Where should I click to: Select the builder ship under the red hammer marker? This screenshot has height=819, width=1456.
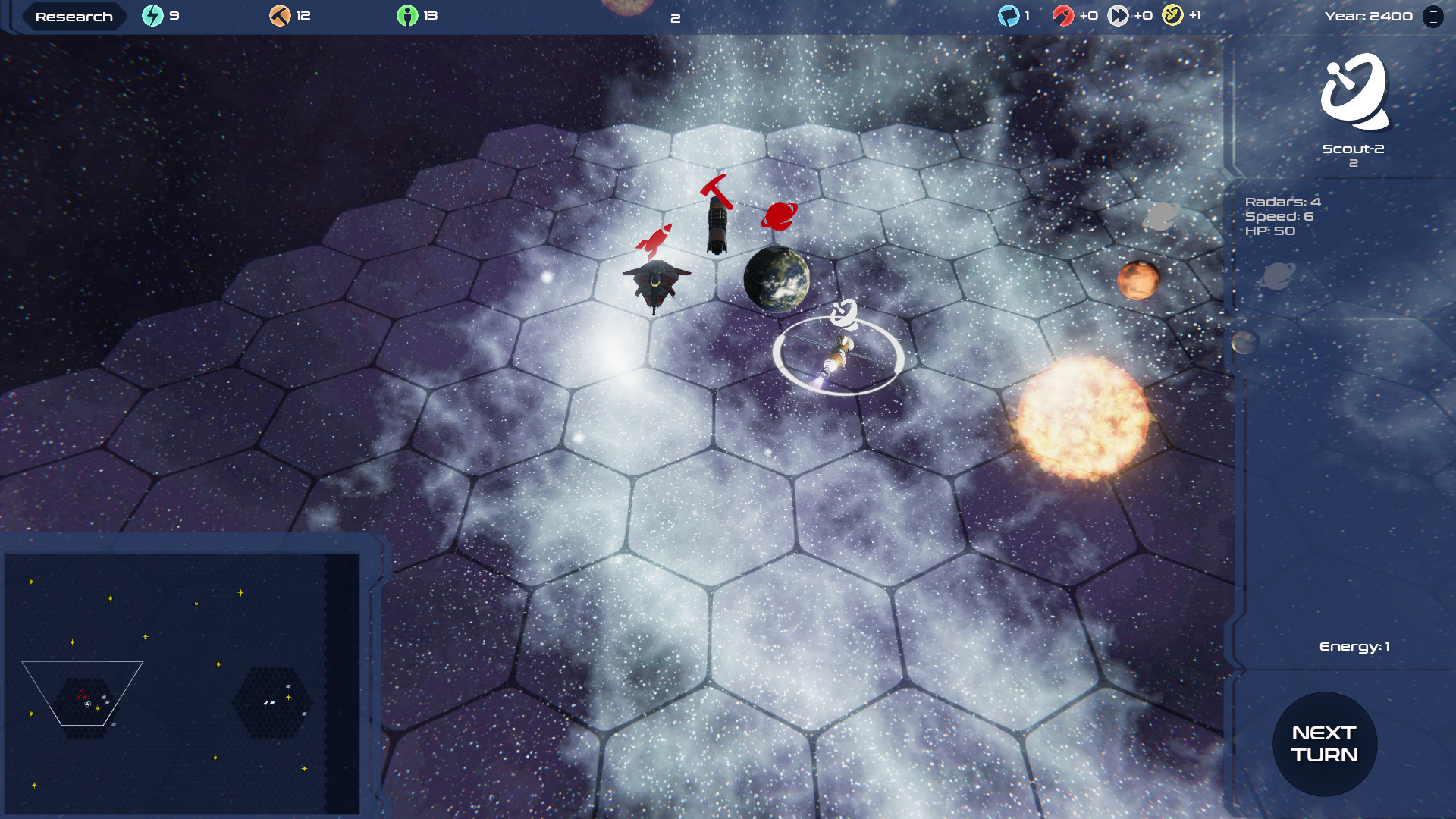[x=717, y=225]
